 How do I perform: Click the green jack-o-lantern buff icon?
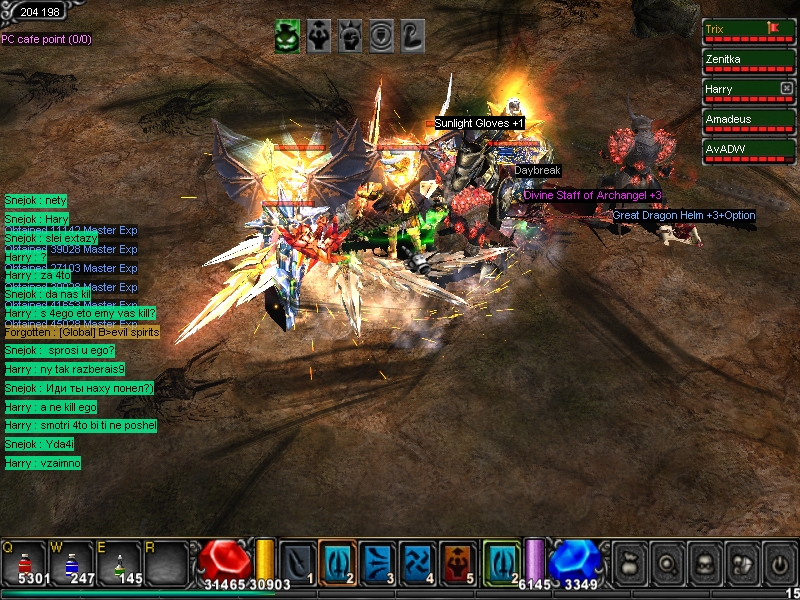point(288,36)
